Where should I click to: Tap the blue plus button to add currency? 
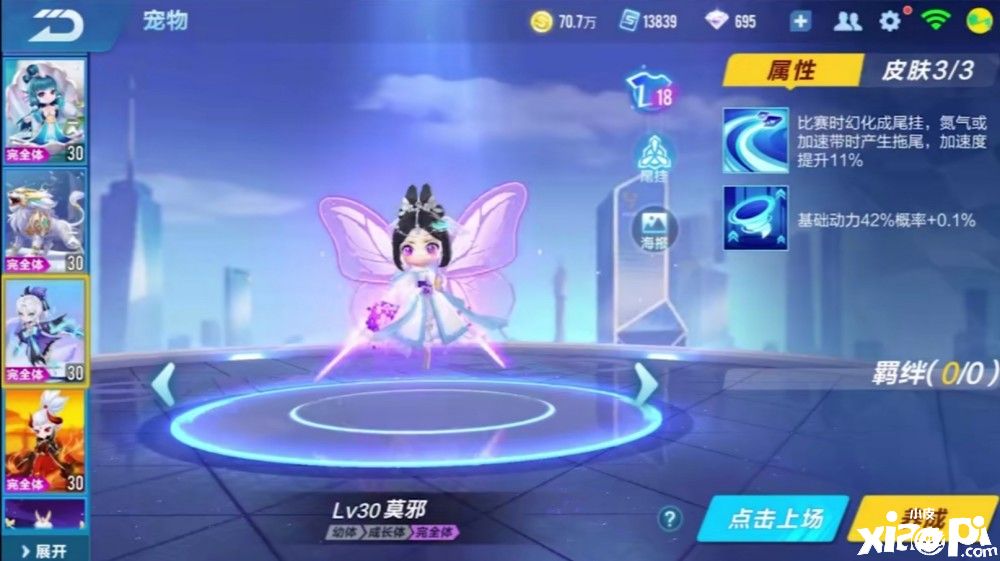point(800,21)
